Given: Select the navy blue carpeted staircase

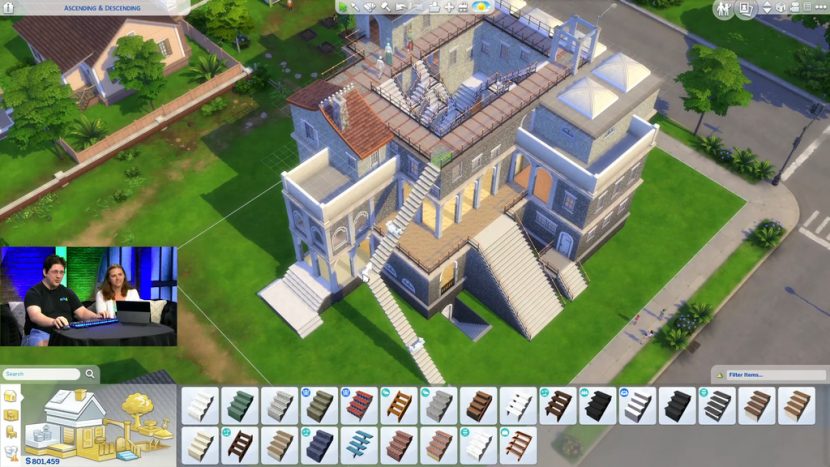Looking at the screenshot, I should point(319,445).
